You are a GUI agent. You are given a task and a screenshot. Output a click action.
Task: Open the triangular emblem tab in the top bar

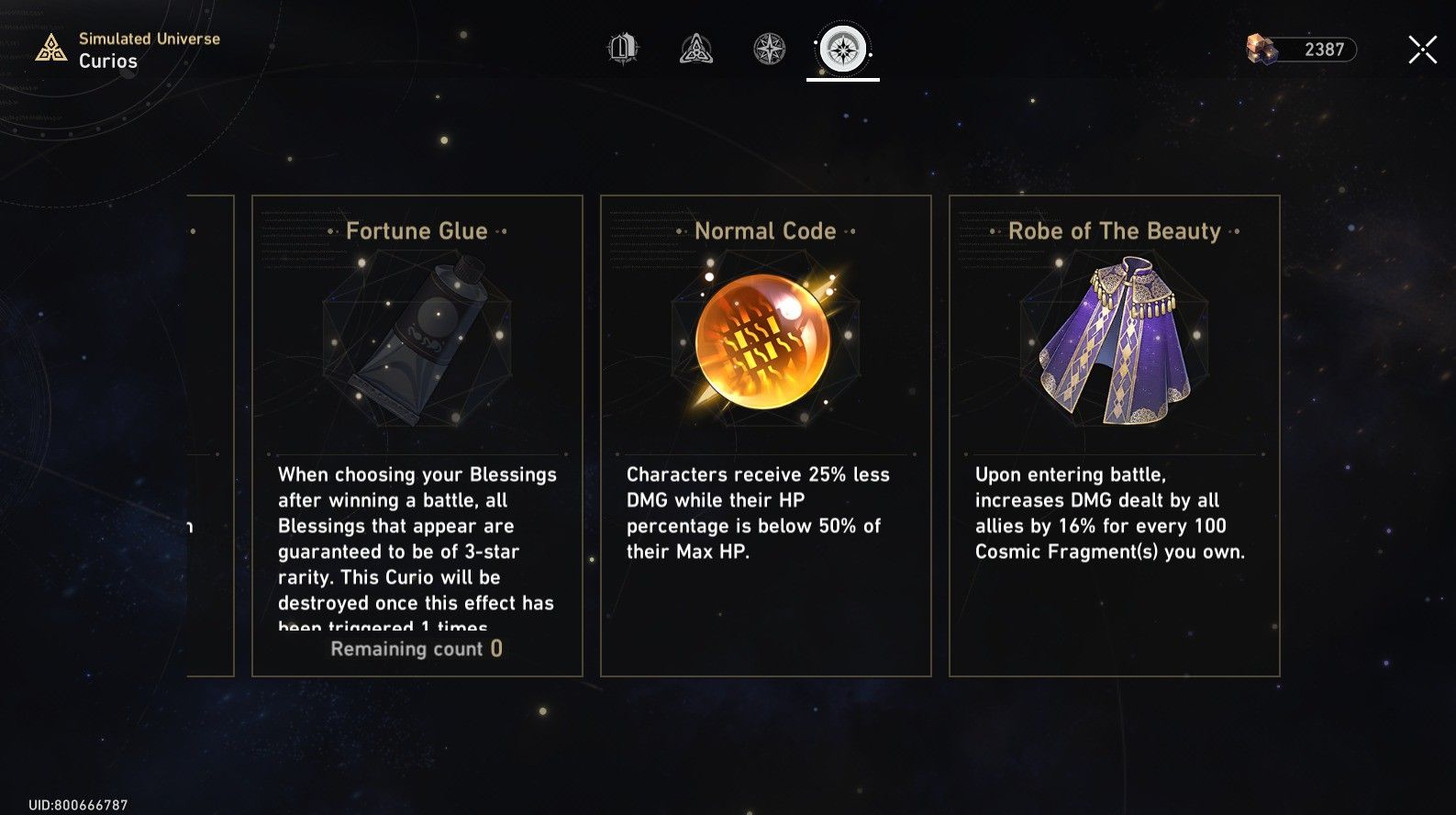tap(695, 49)
